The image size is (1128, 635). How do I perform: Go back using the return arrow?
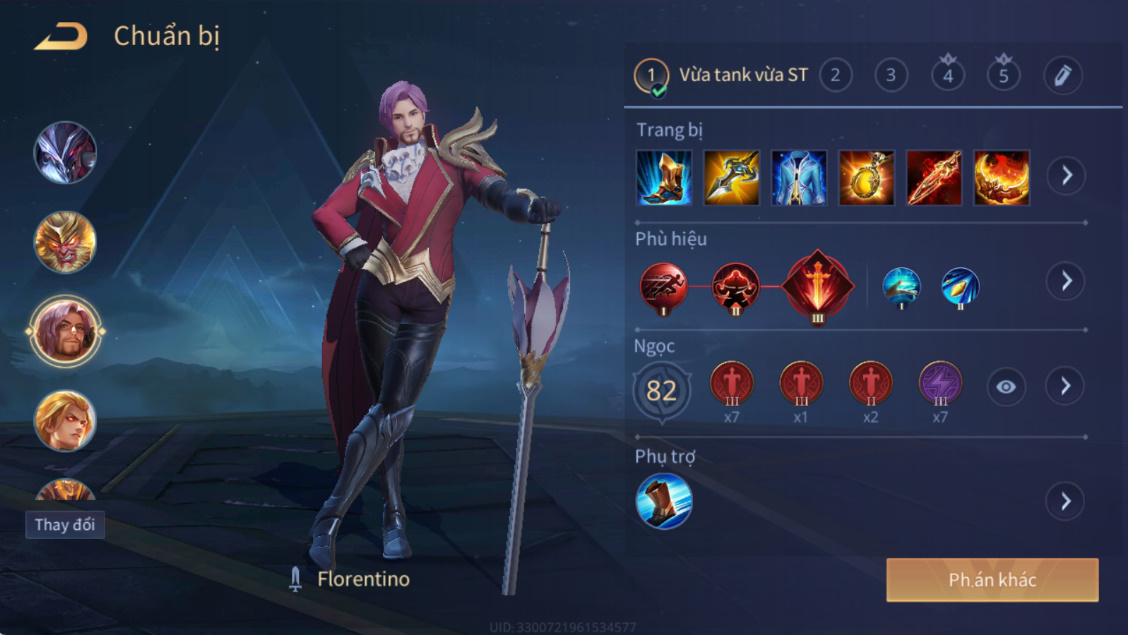click(x=61, y=38)
